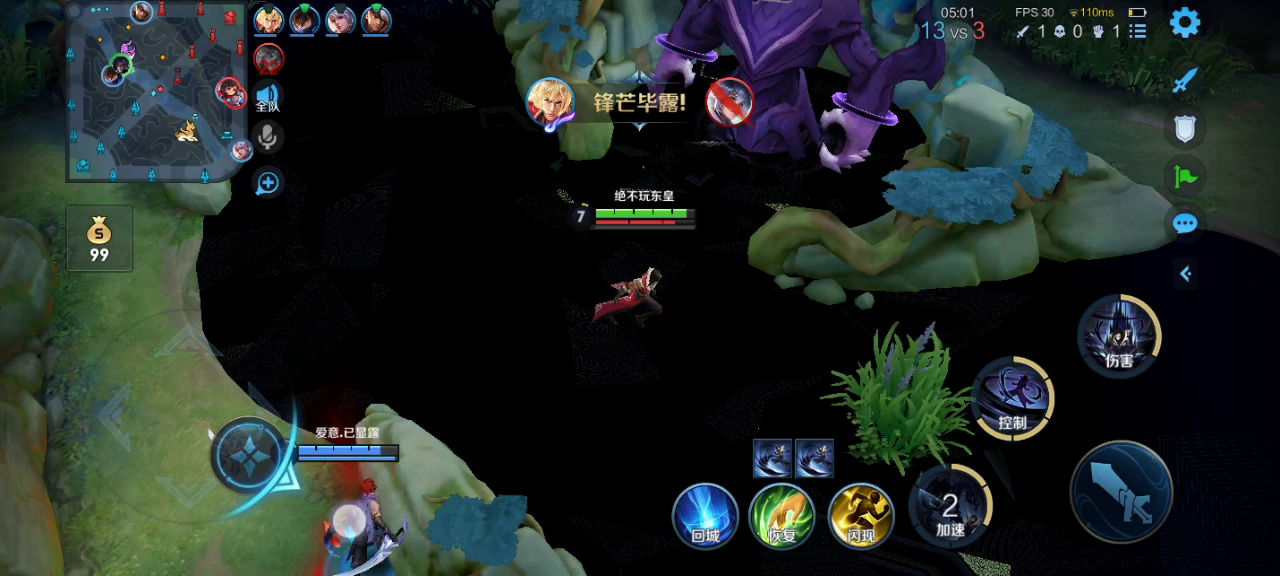
Task: Activate the 回城 recall ability
Action: click(705, 515)
